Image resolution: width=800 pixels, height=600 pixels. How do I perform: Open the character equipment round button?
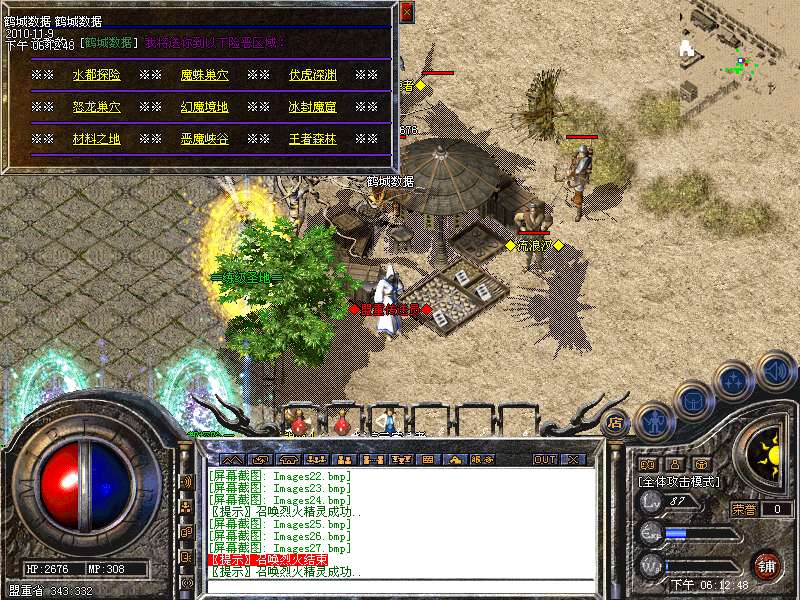pos(652,422)
